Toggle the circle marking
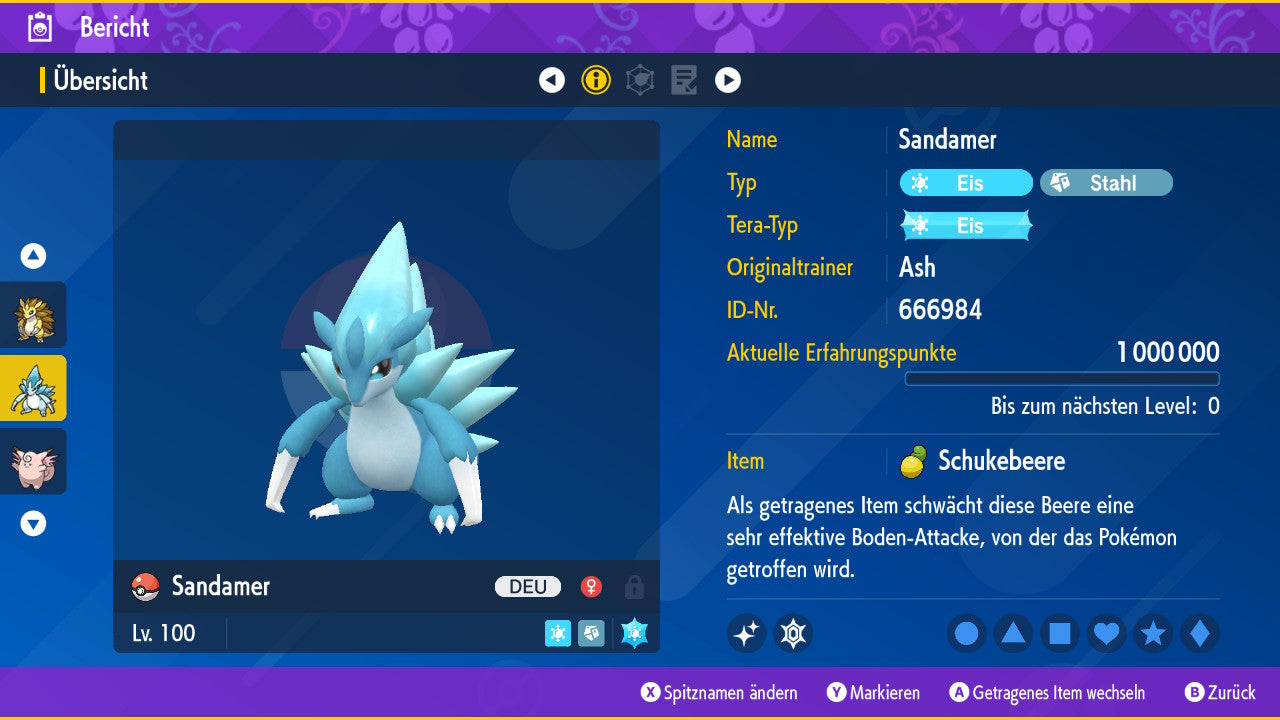The width and height of the screenshot is (1280, 720). point(966,634)
